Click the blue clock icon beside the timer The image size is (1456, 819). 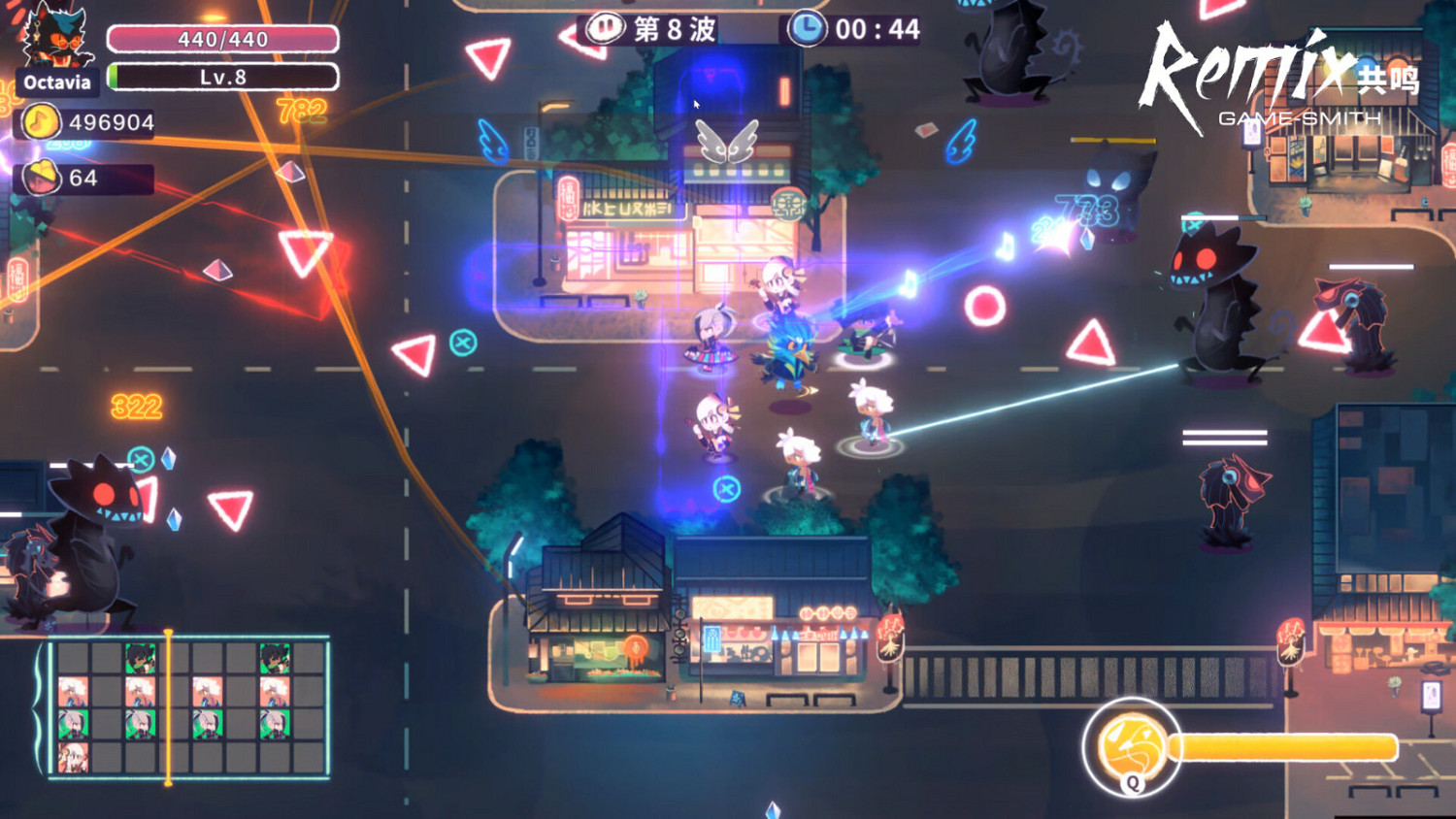(x=806, y=28)
